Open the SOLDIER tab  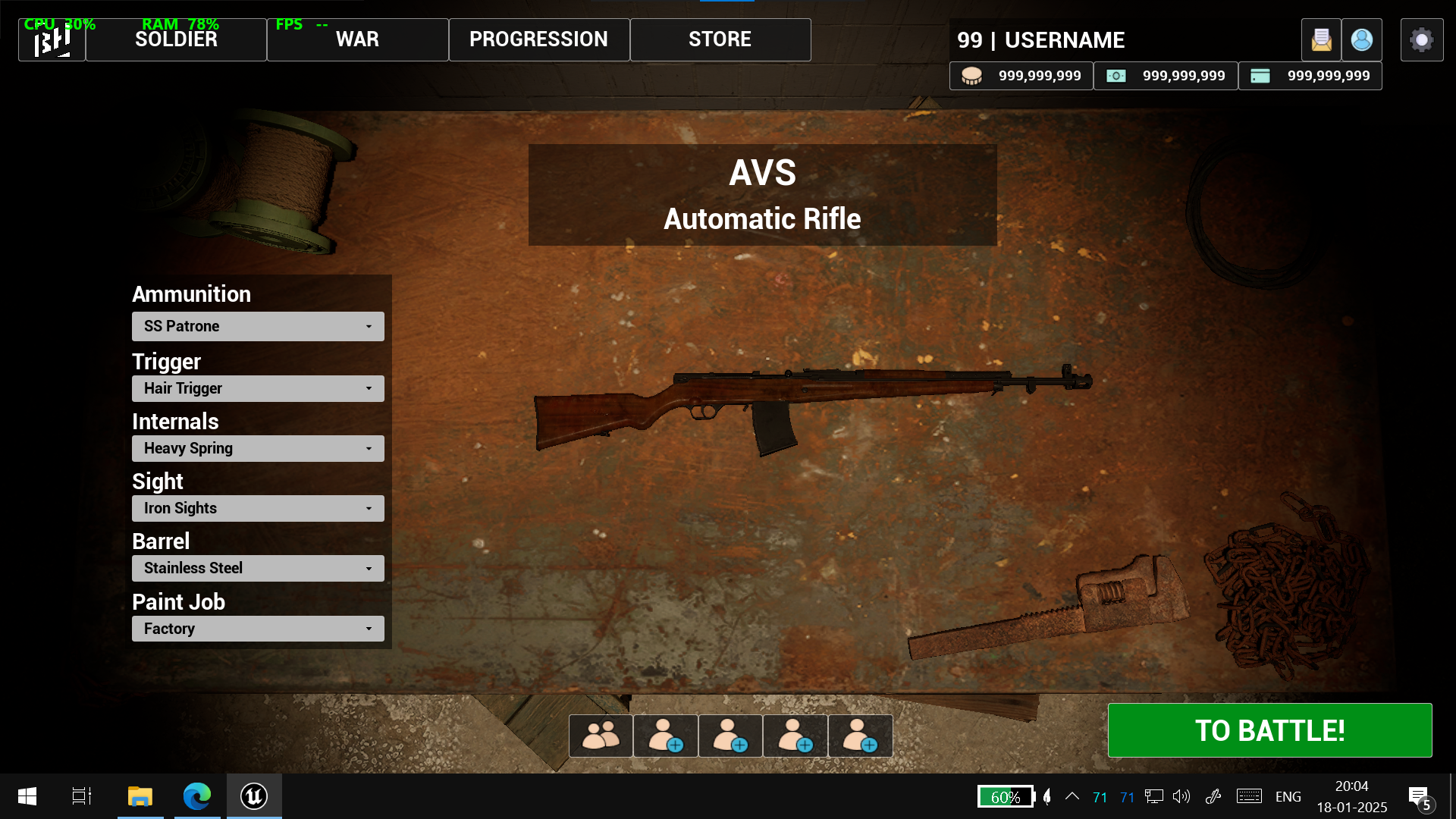click(x=176, y=39)
